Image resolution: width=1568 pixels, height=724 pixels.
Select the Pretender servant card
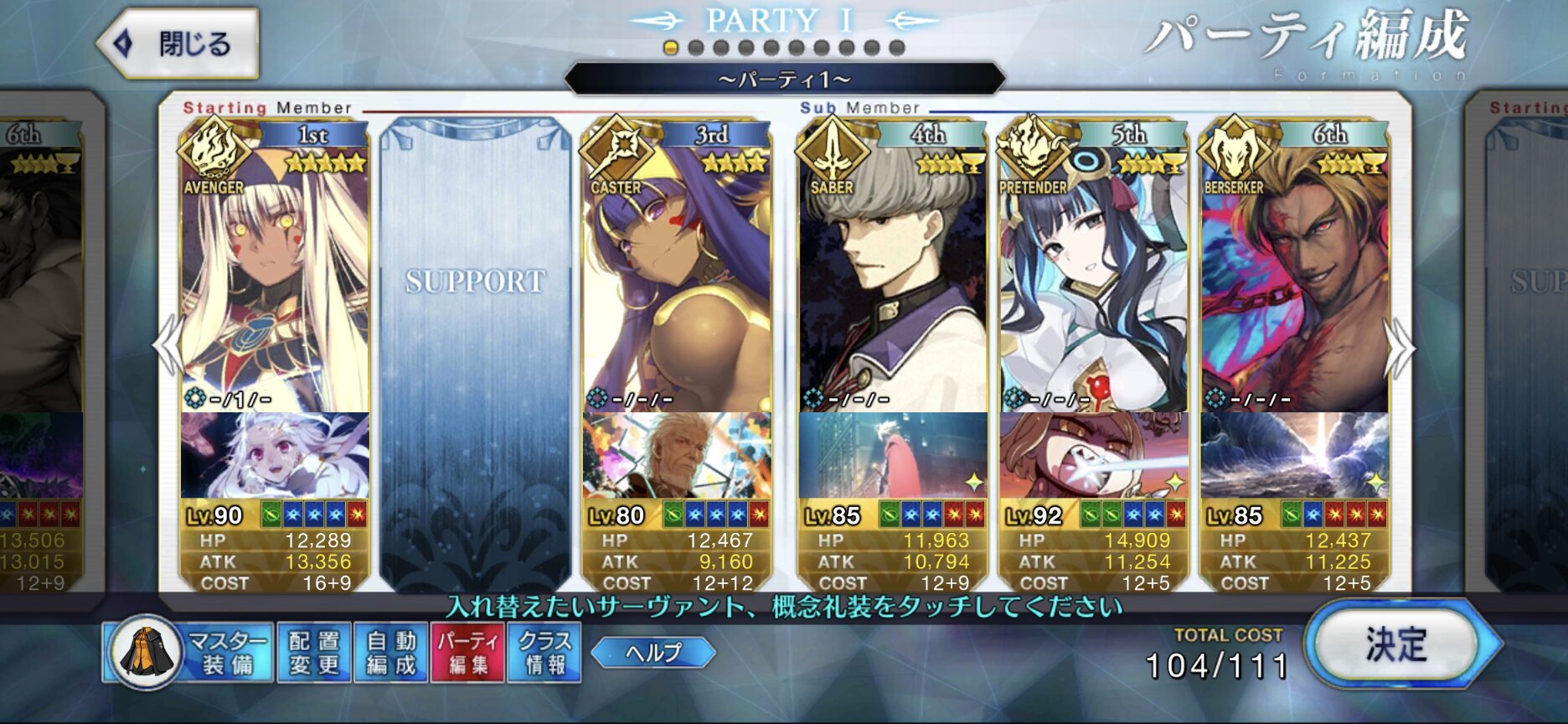click(1093, 277)
